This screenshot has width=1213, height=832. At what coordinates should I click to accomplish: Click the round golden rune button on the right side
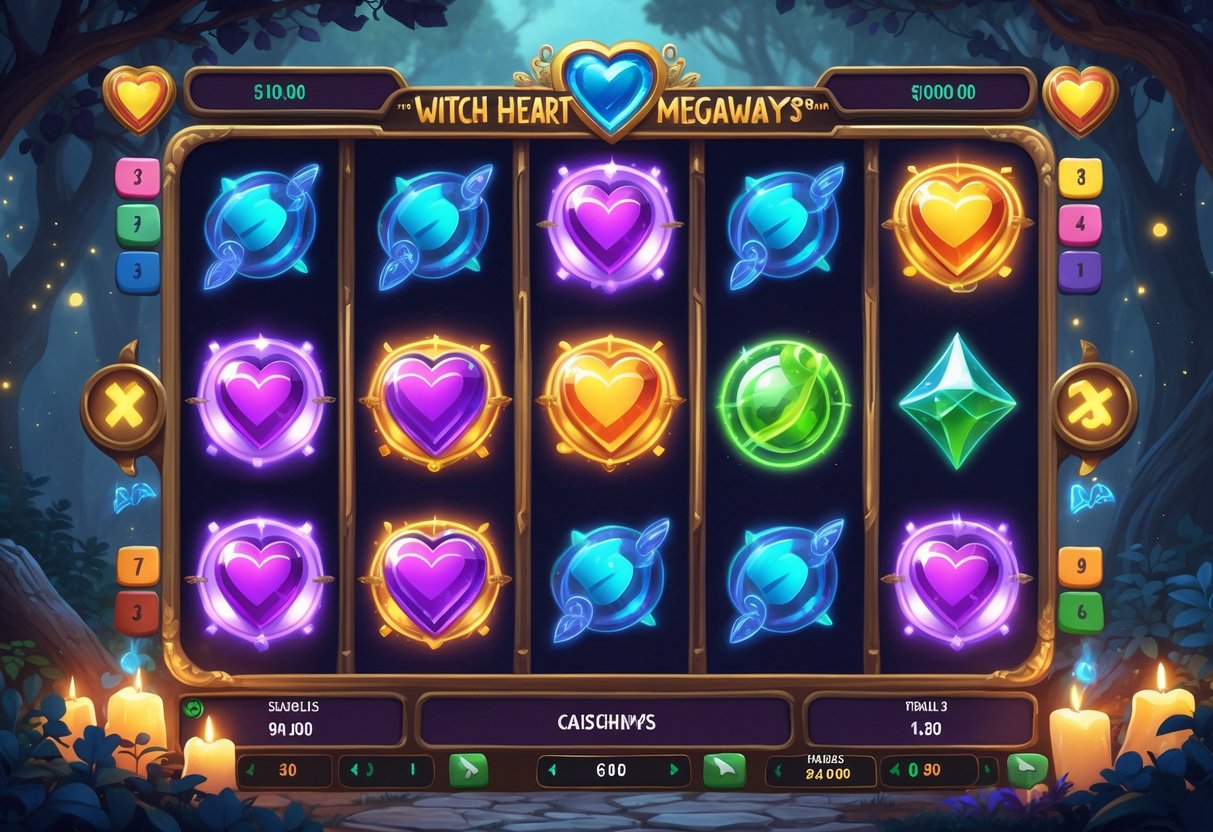(x=1094, y=406)
